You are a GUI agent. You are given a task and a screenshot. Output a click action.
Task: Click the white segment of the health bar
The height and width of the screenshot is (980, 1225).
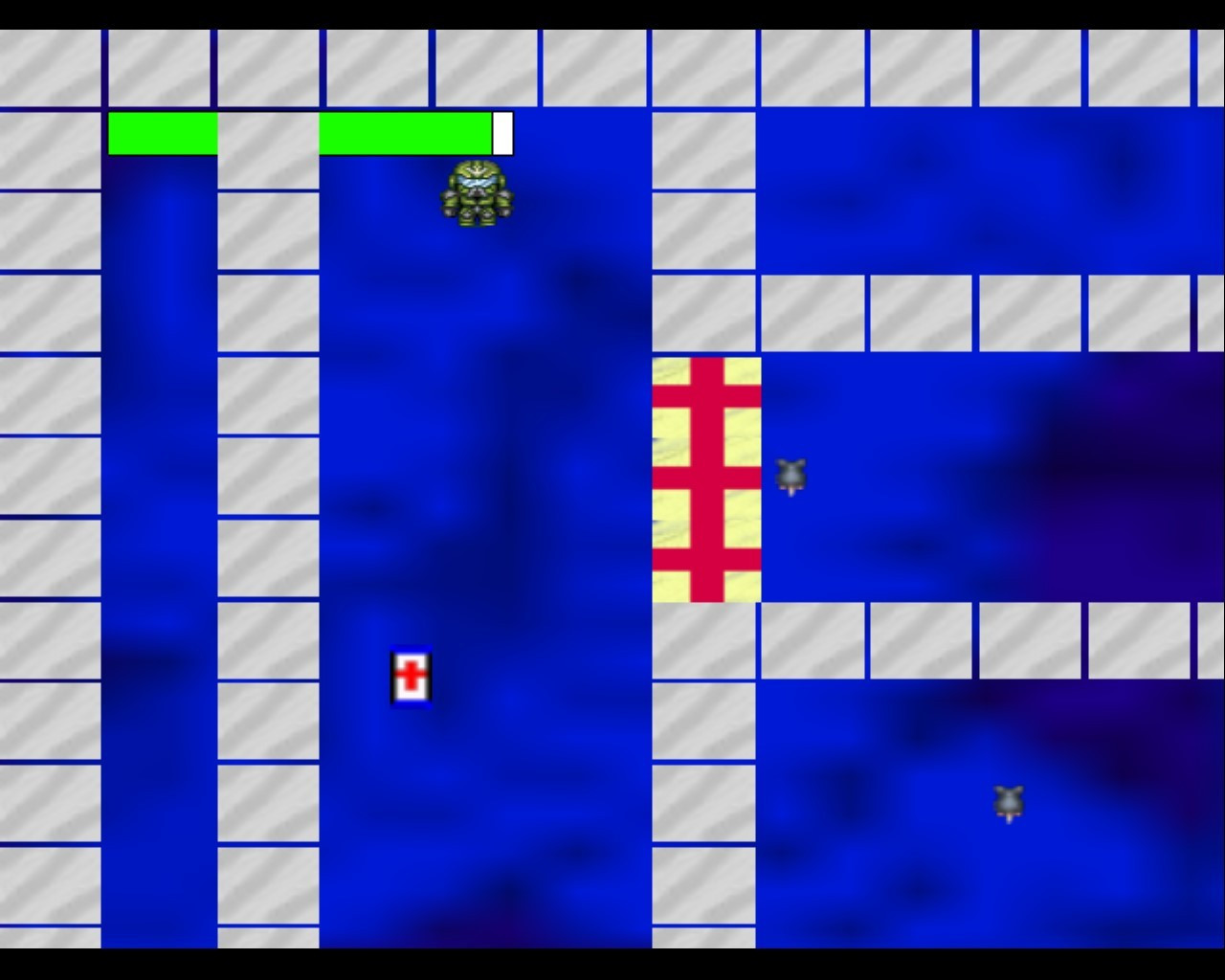(x=501, y=133)
